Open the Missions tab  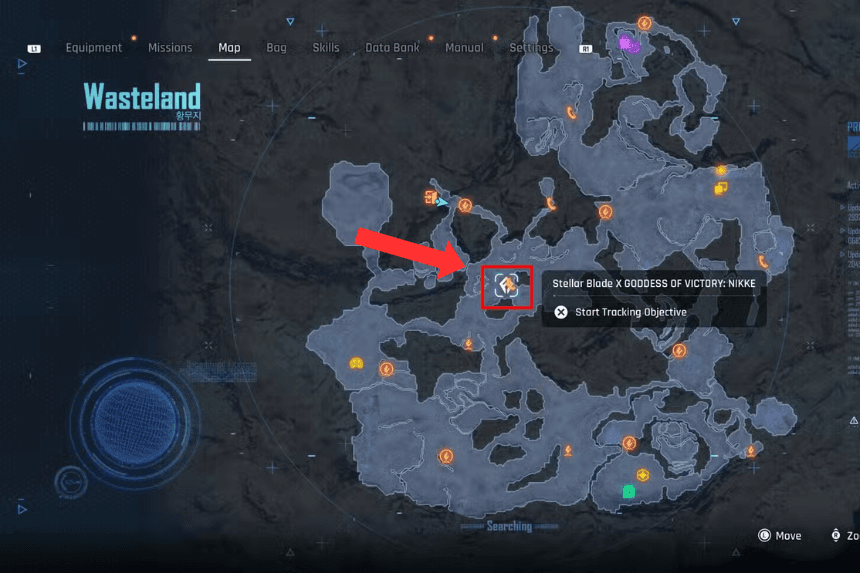(x=170, y=48)
